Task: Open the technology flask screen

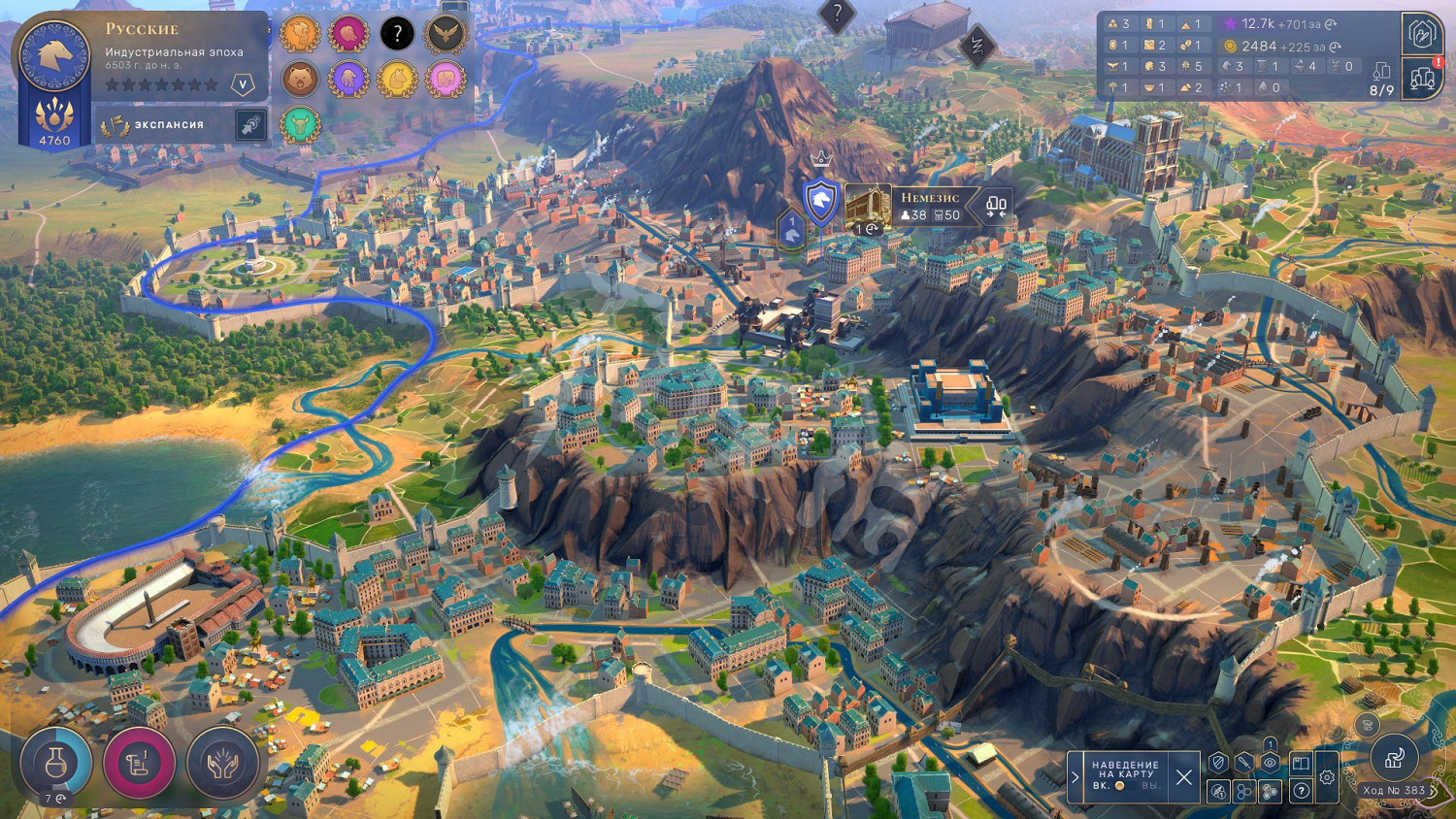Action: (55, 764)
